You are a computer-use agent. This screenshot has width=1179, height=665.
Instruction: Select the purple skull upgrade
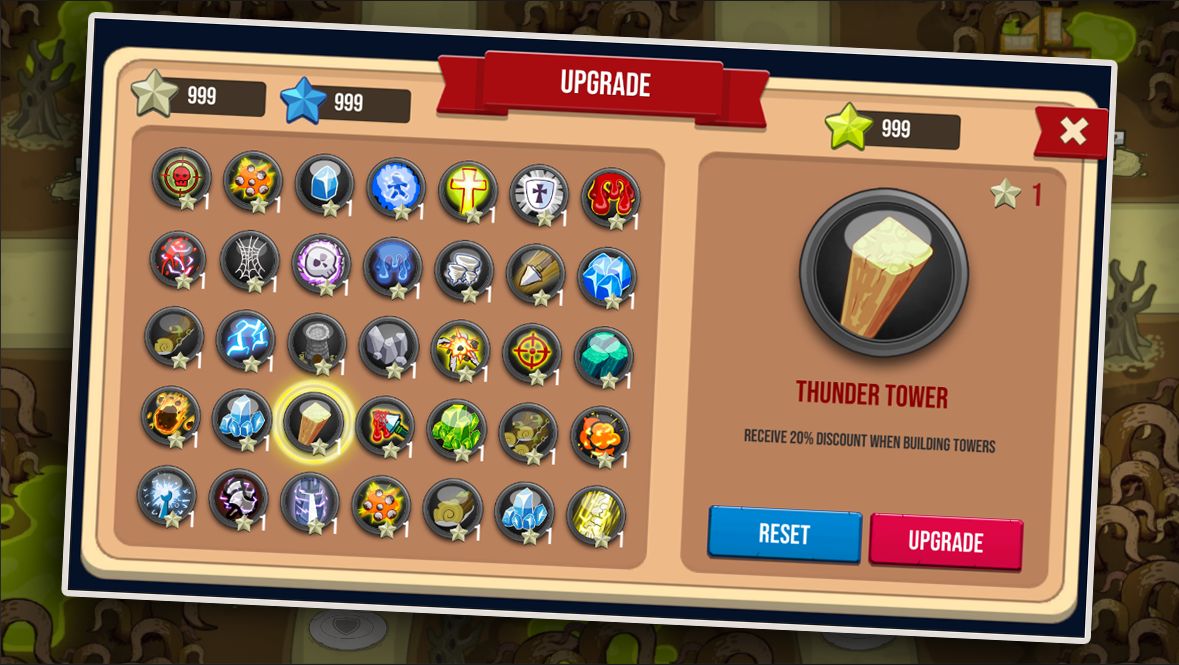(x=321, y=264)
